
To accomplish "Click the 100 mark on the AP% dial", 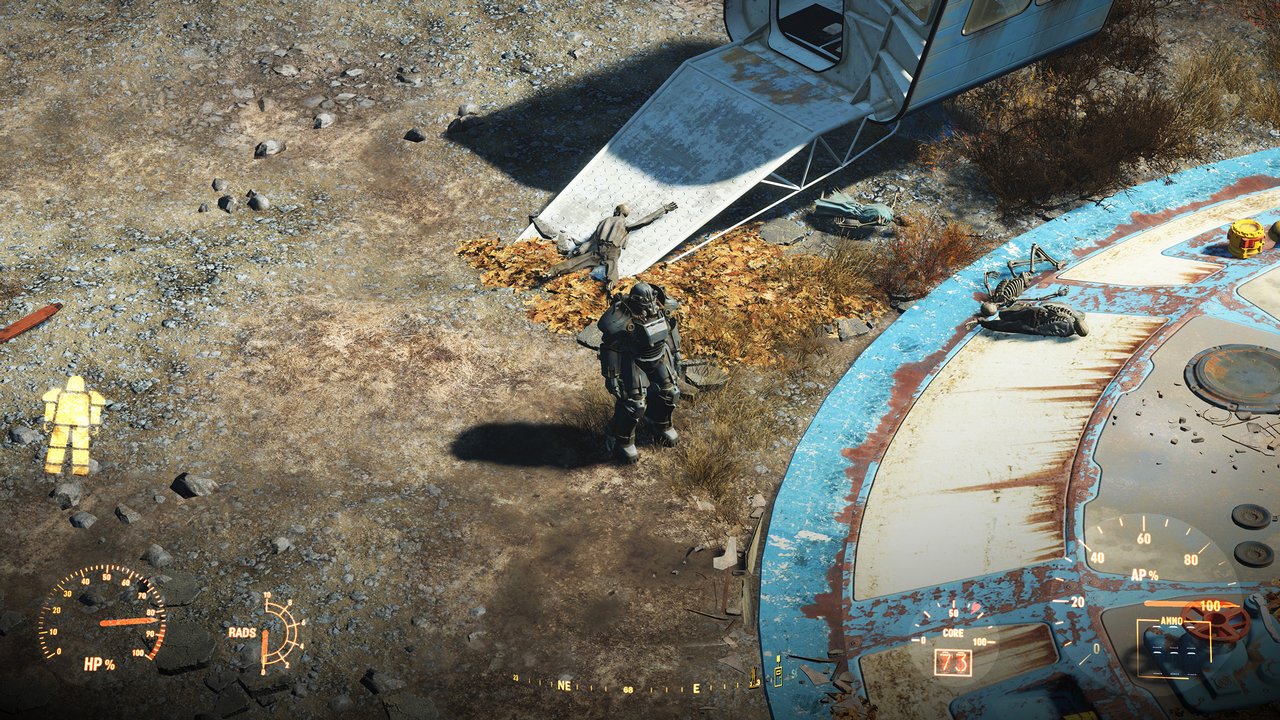I will click(1210, 605).
